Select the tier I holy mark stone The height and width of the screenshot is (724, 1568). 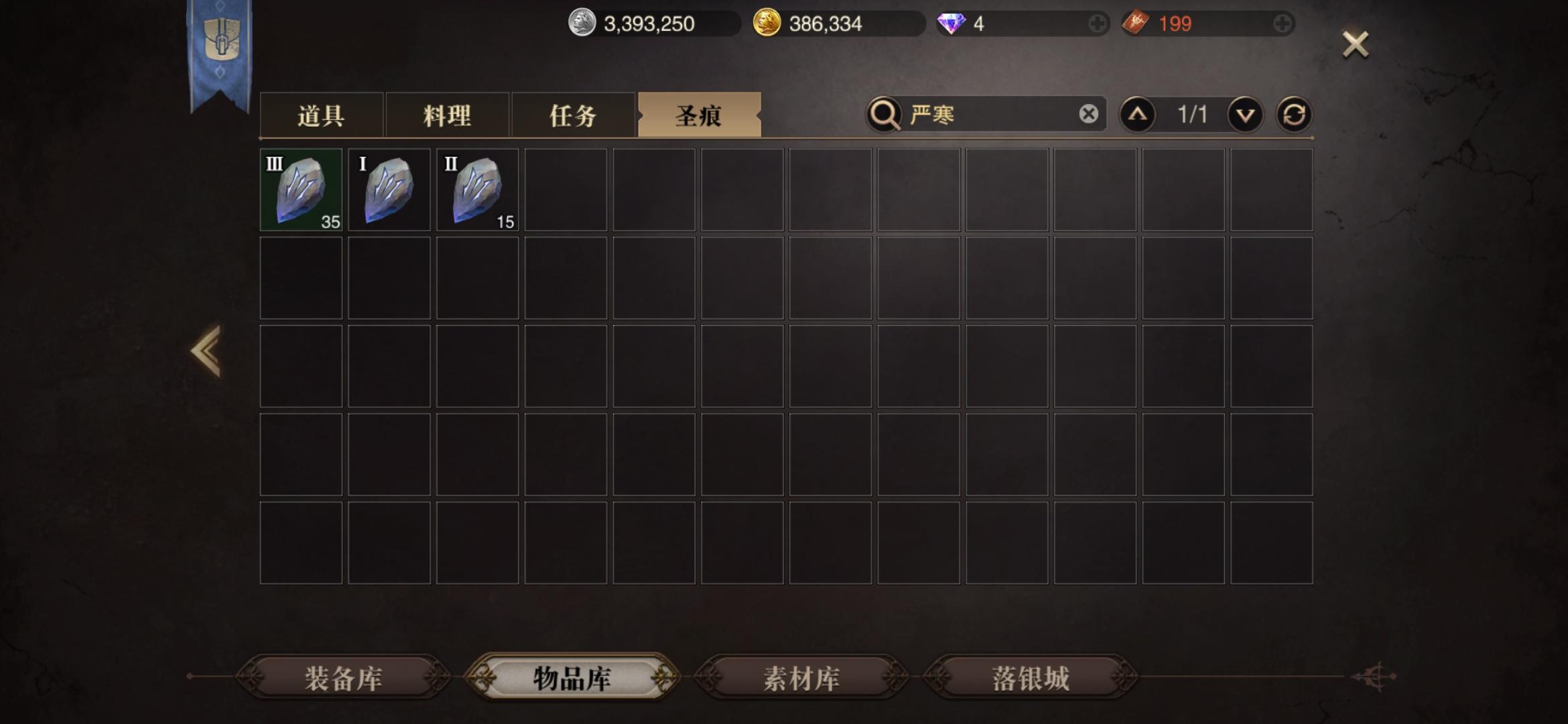click(x=389, y=190)
